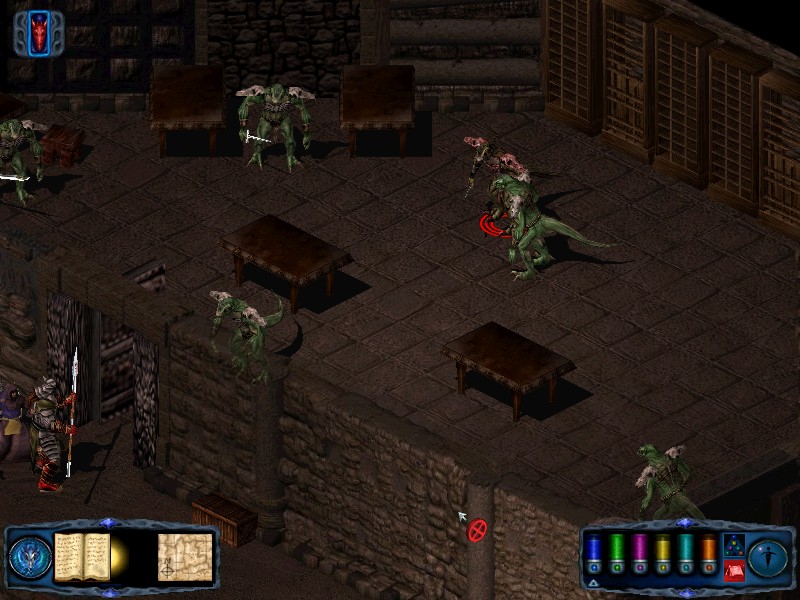Open the parchment map
The width and height of the screenshot is (800, 600).
click(x=185, y=557)
